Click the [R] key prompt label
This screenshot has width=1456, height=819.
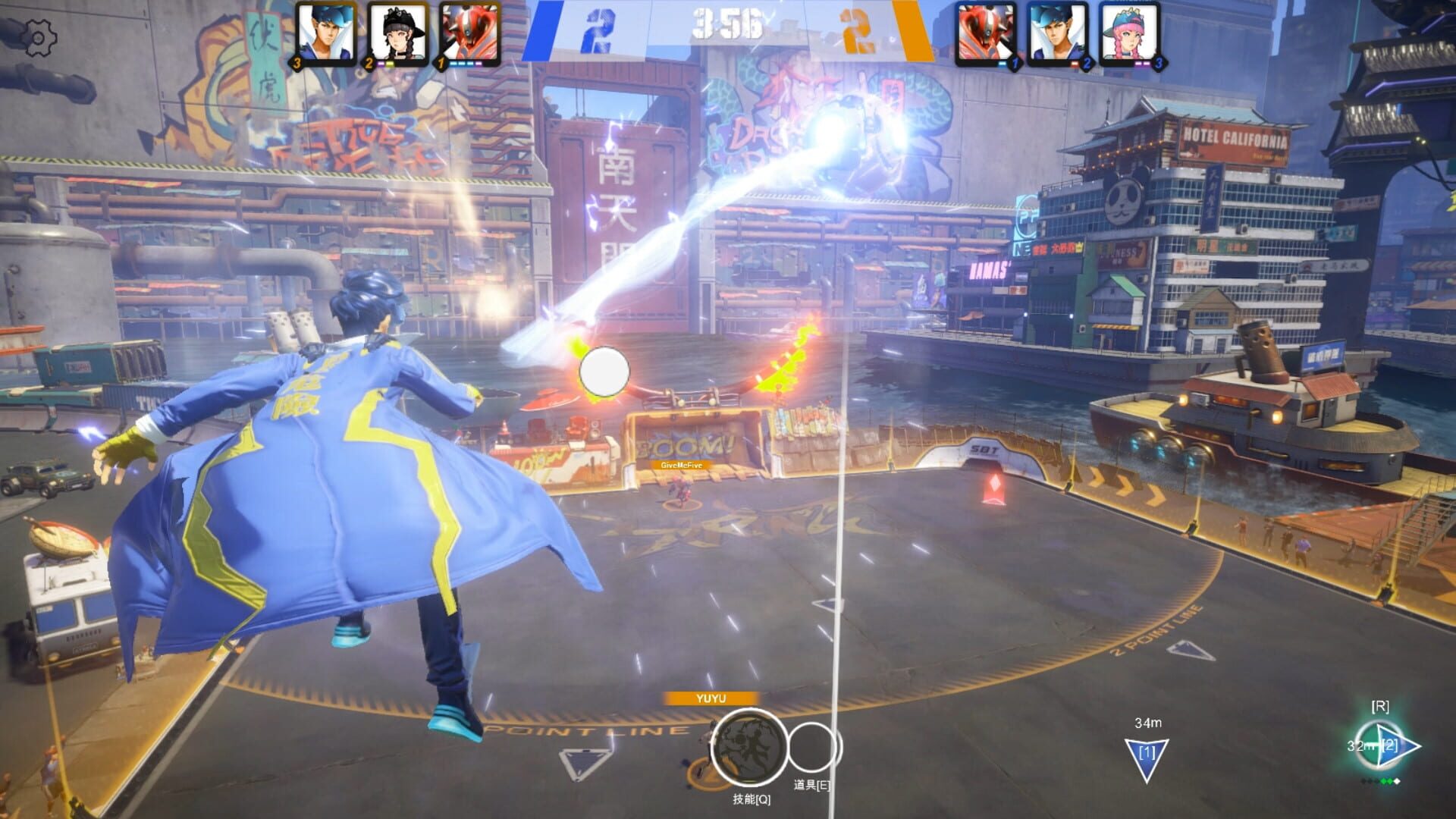point(1382,705)
